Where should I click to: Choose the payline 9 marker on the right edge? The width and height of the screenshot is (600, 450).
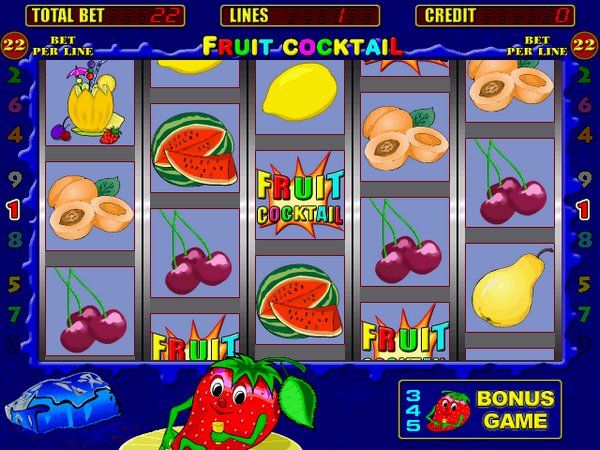584,183
